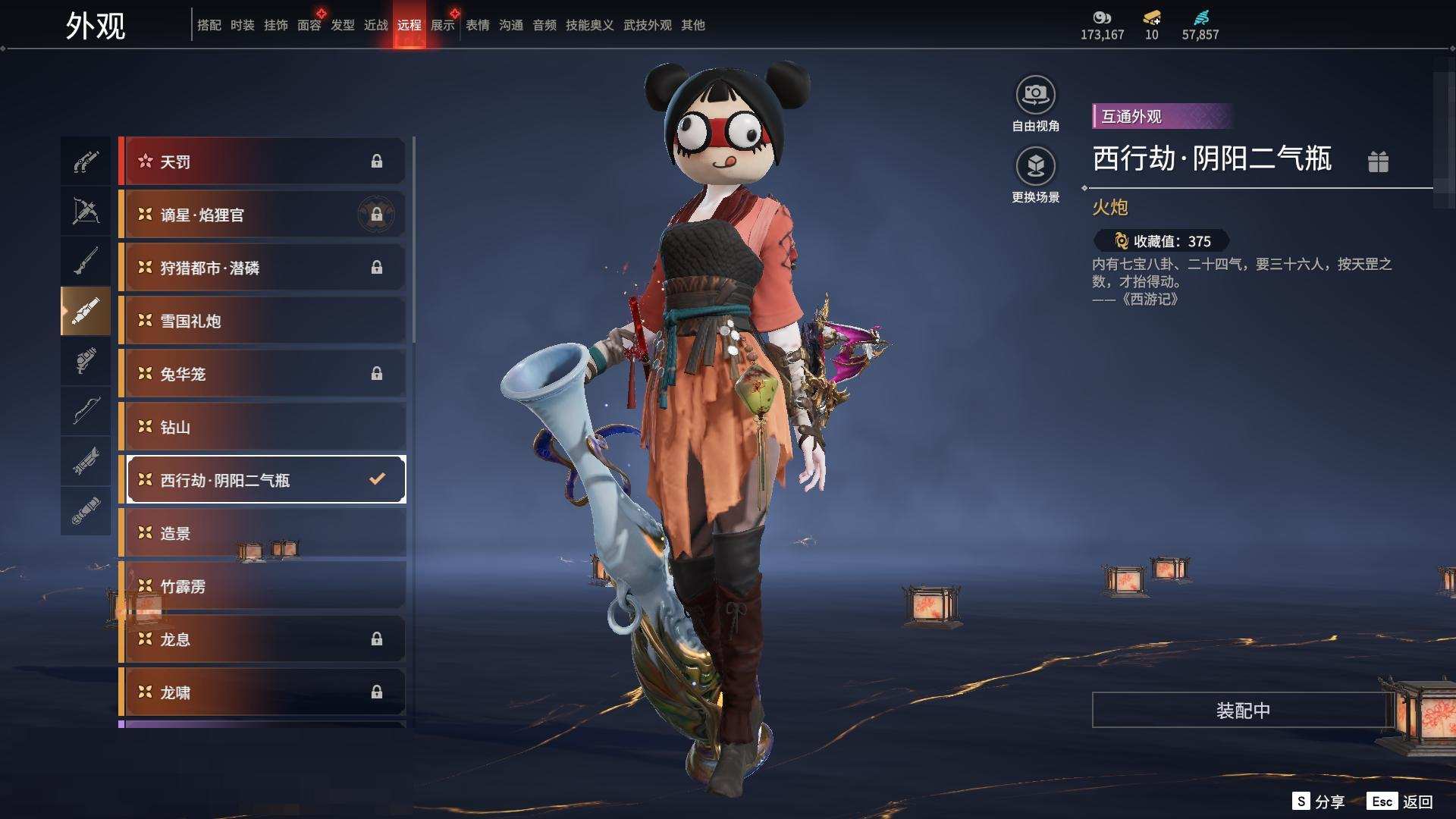Switch to the 近战 weapon tab

click(376, 25)
